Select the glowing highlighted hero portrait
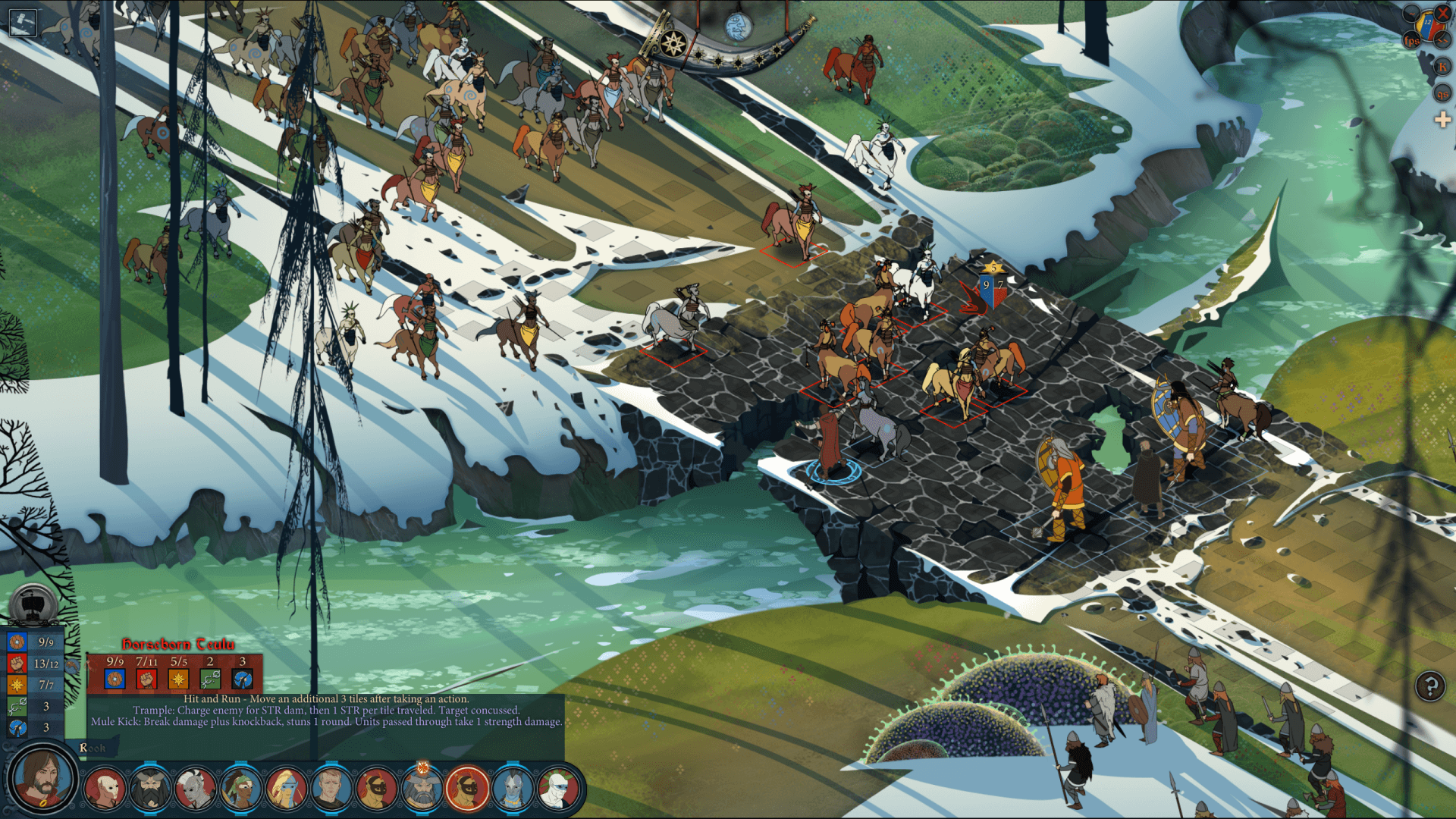 (466, 789)
